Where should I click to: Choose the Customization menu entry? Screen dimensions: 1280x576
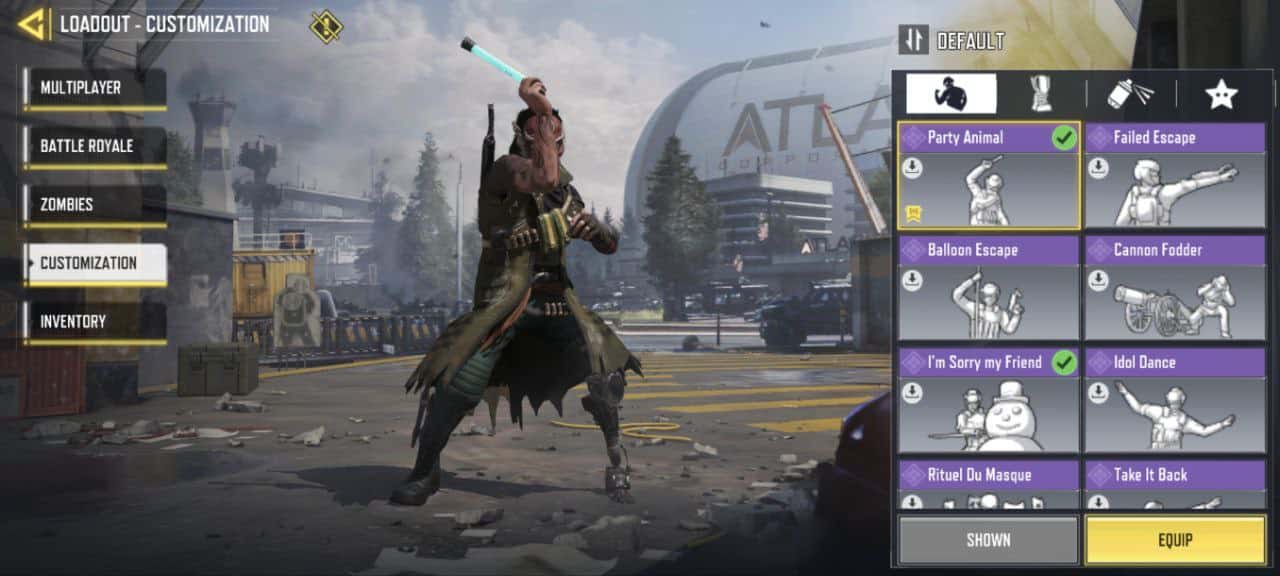[x=96, y=263]
